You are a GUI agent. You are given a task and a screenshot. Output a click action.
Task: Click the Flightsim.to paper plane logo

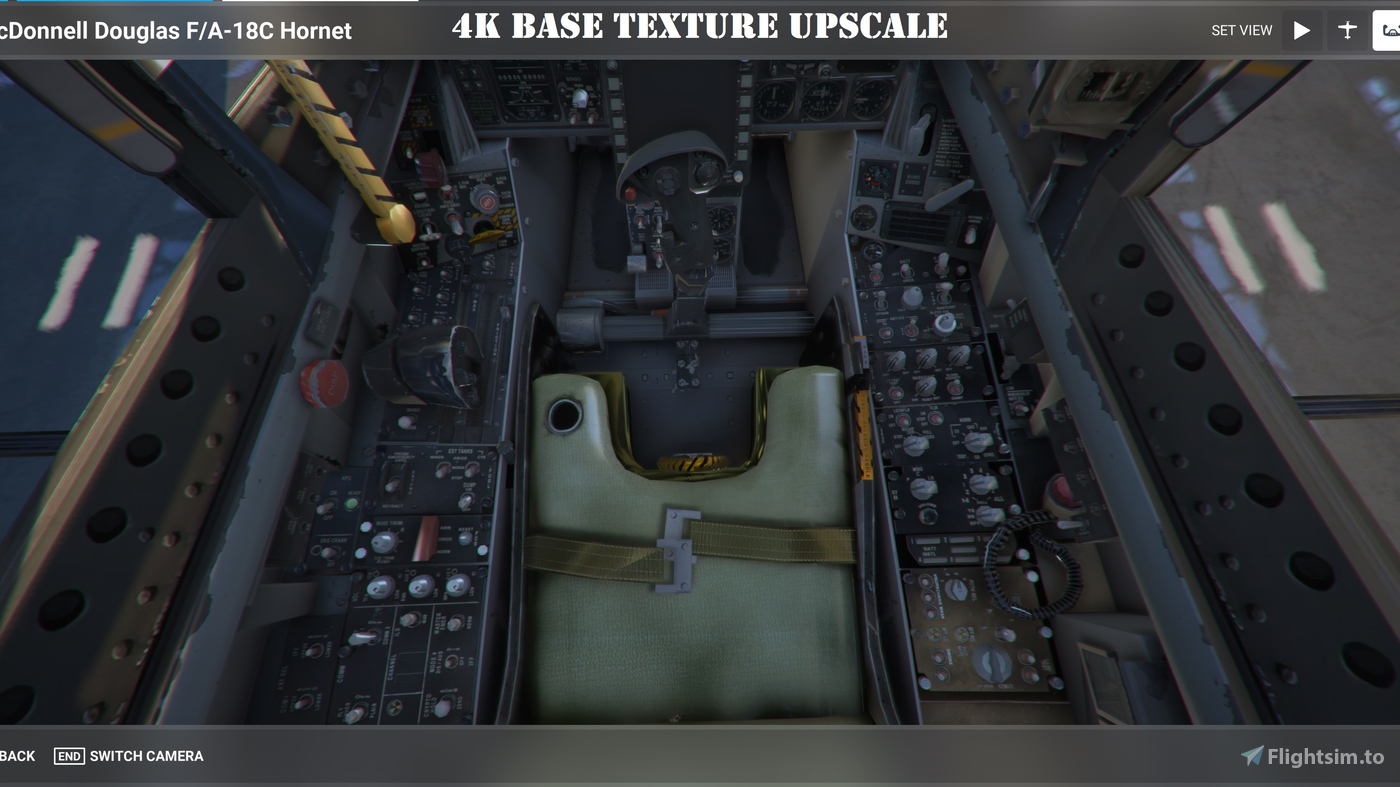(x=1252, y=756)
